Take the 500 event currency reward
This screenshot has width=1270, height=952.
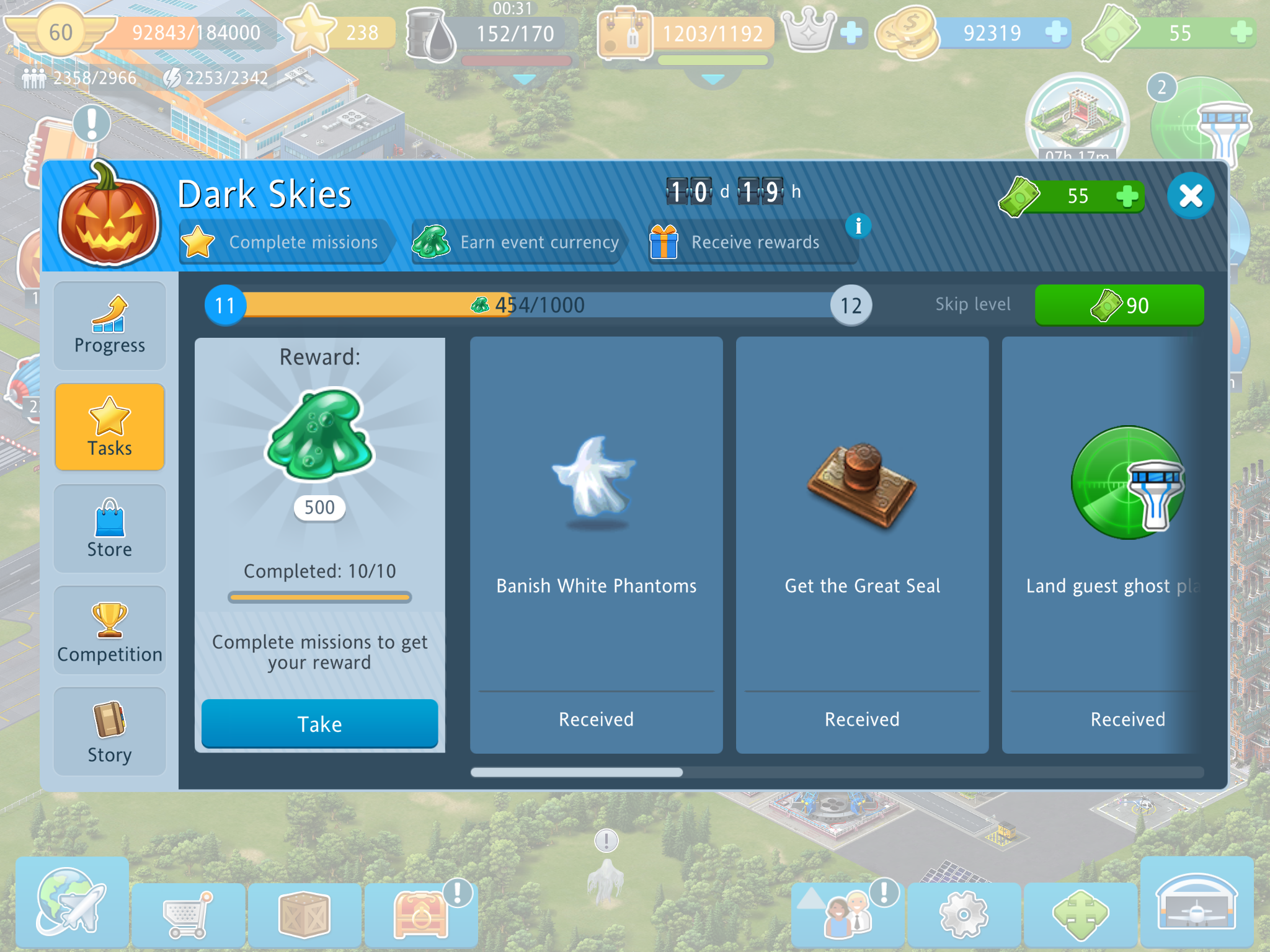coord(319,723)
